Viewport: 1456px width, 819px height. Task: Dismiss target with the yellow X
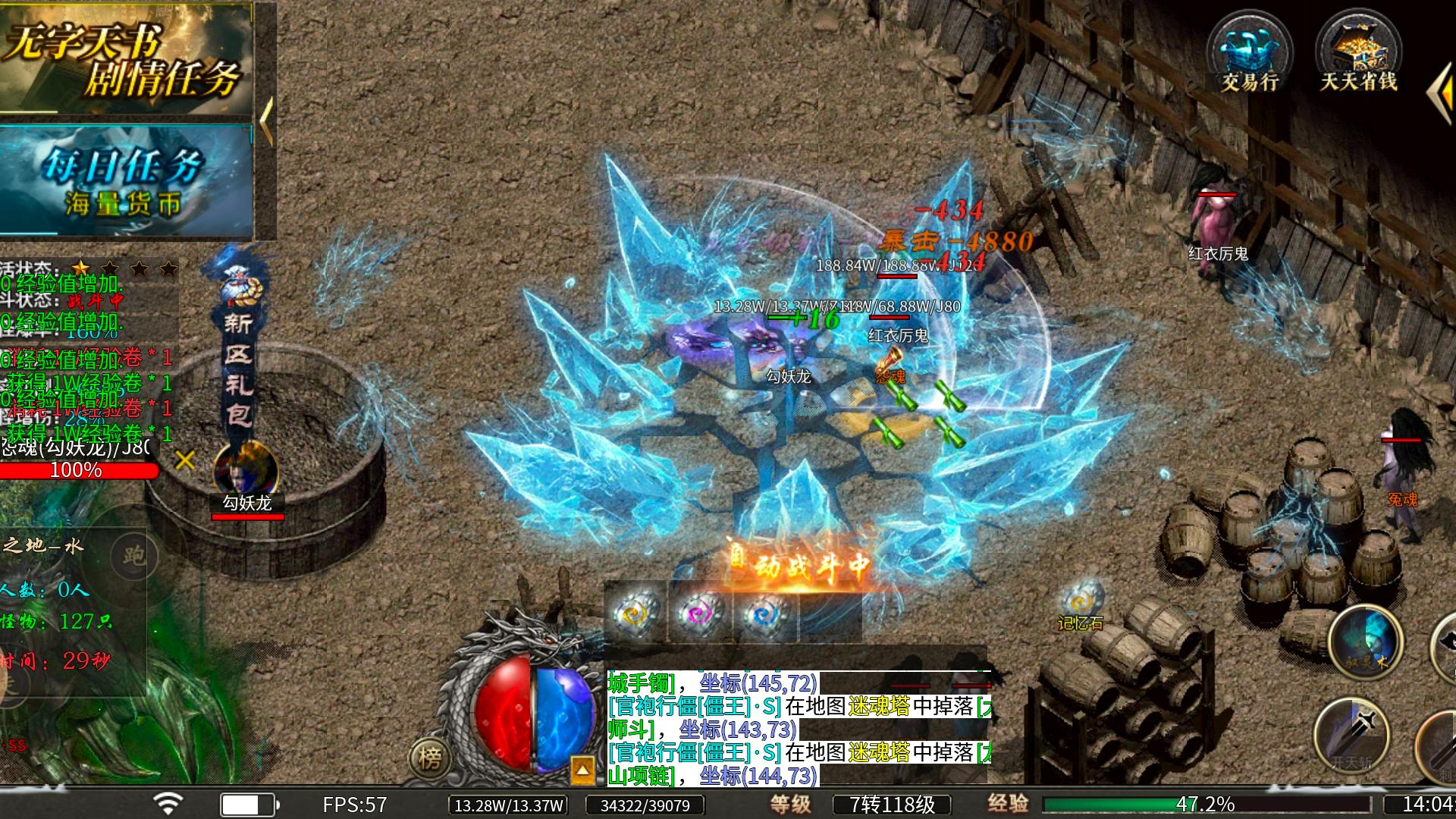(185, 460)
